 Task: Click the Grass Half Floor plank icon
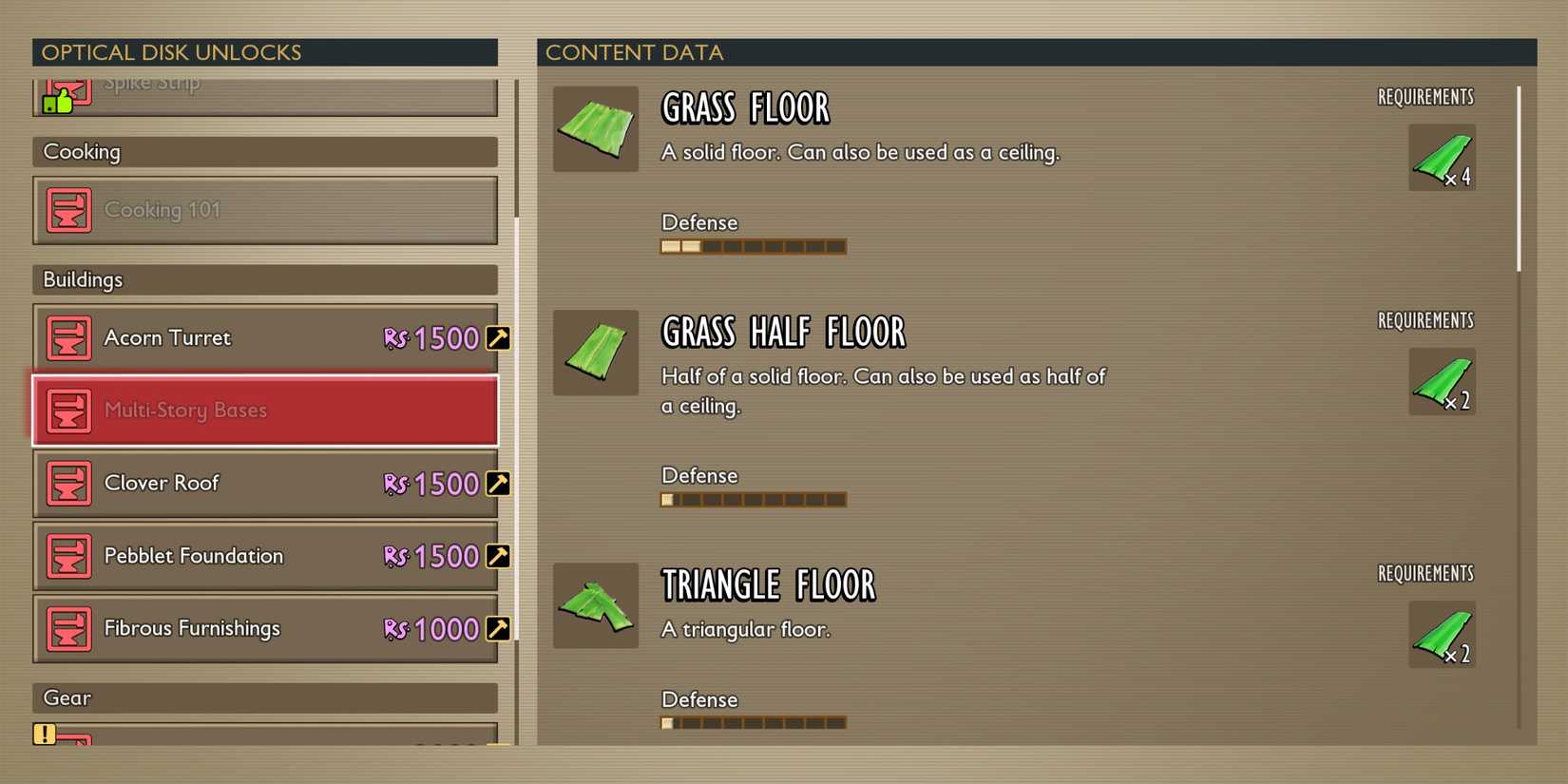tap(595, 353)
